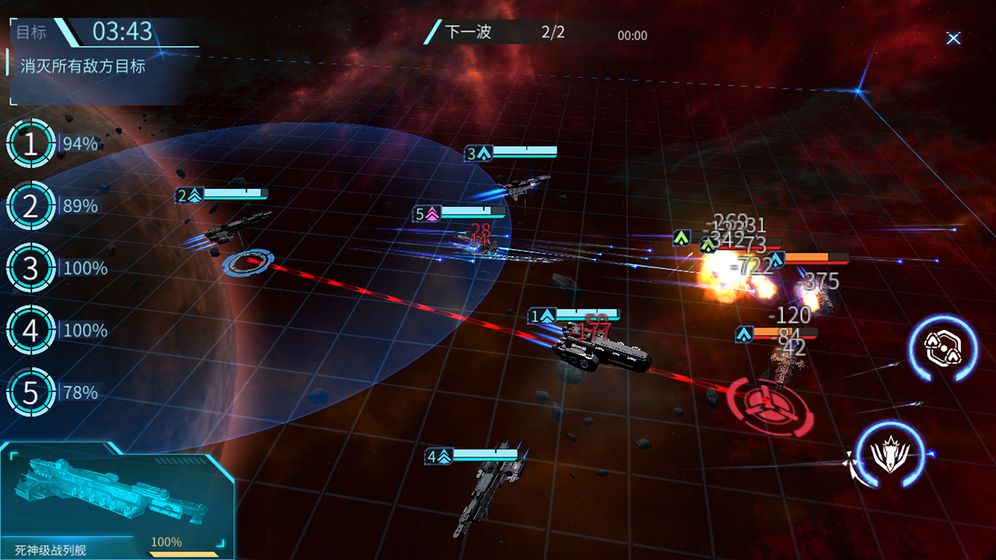Open the 死神级战列舰 ship panel
This screenshot has width=996, height=560.
click(117, 500)
